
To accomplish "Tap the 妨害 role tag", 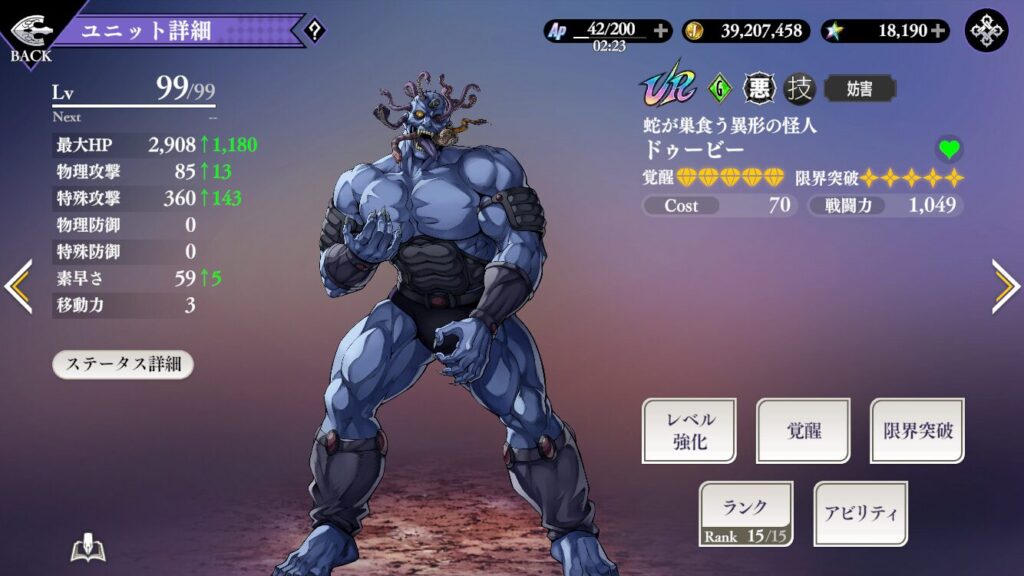I will (x=859, y=89).
